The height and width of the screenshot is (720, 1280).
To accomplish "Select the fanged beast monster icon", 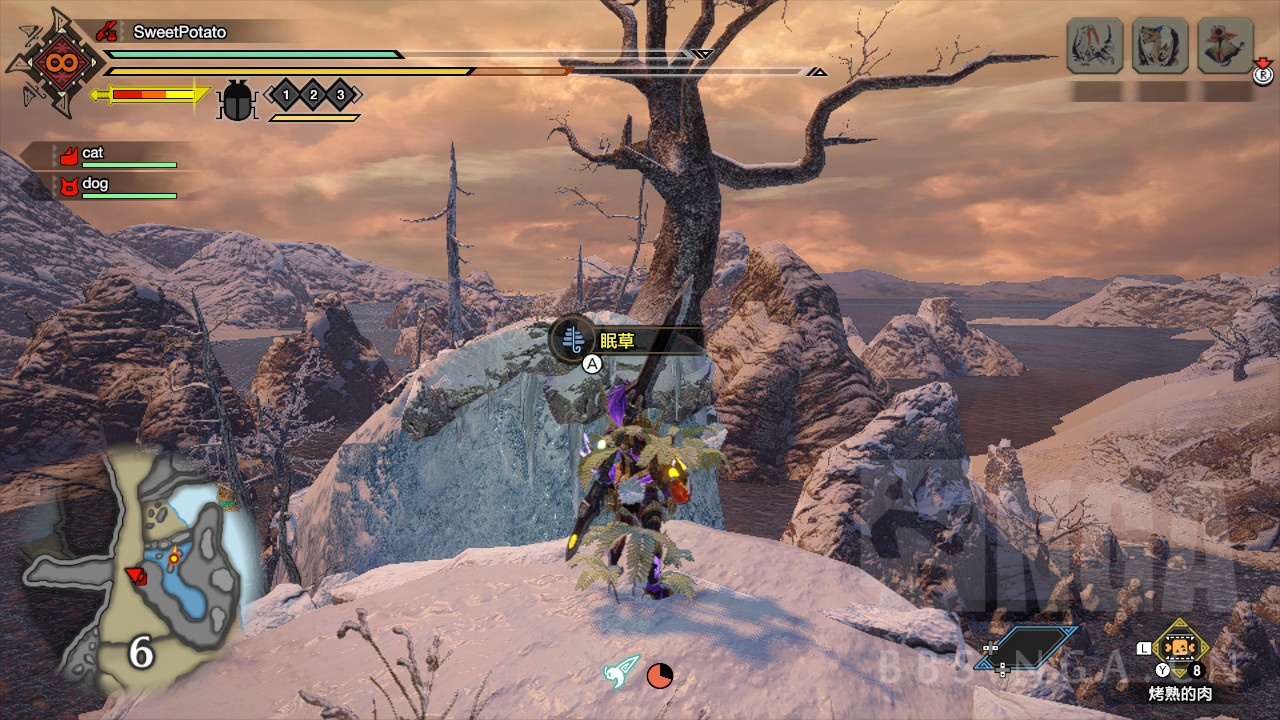I will [x=1160, y=46].
